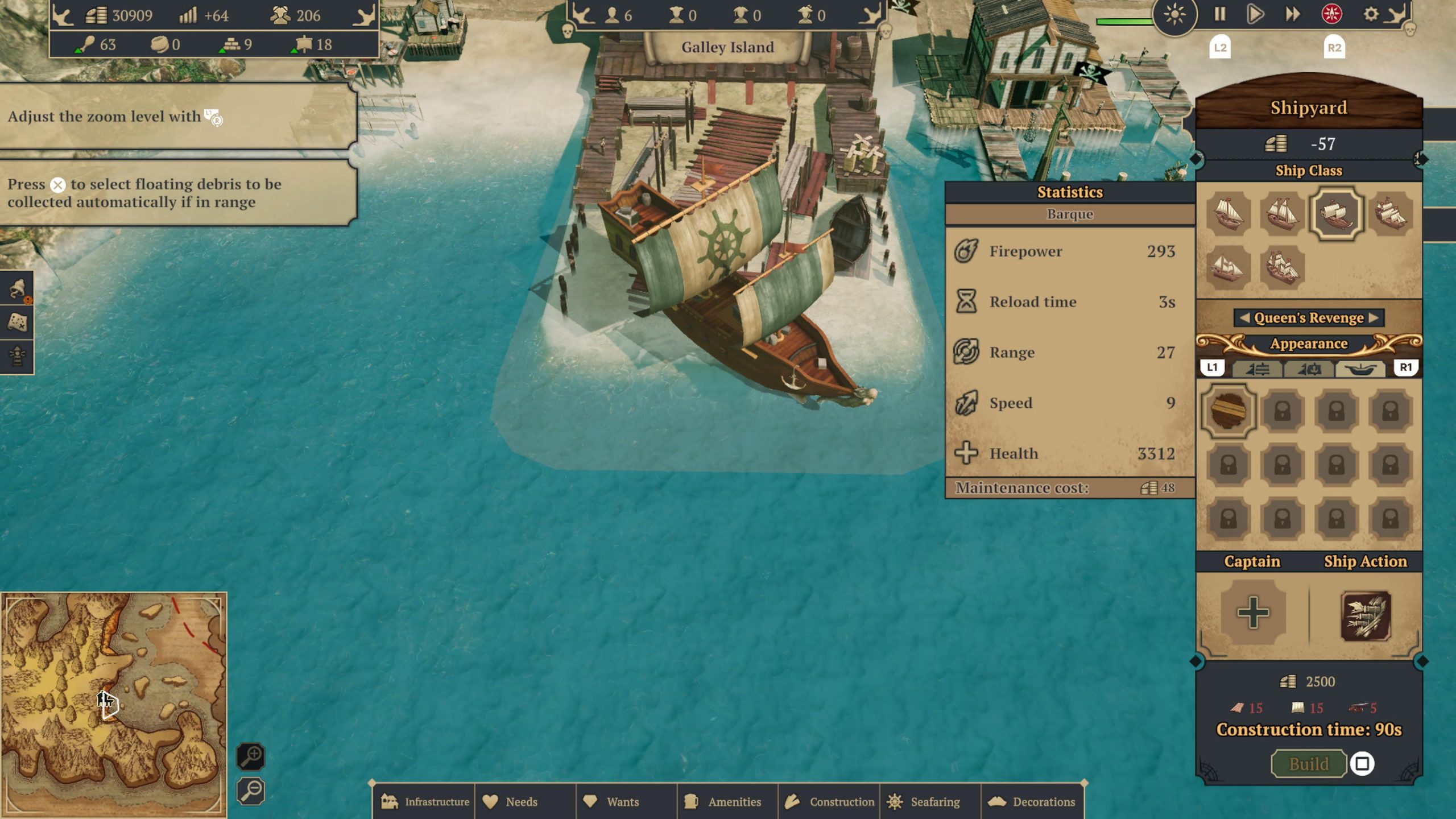The height and width of the screenshot is (819, 1456).
Task: Pause the game
Action: coord(1219,14)
